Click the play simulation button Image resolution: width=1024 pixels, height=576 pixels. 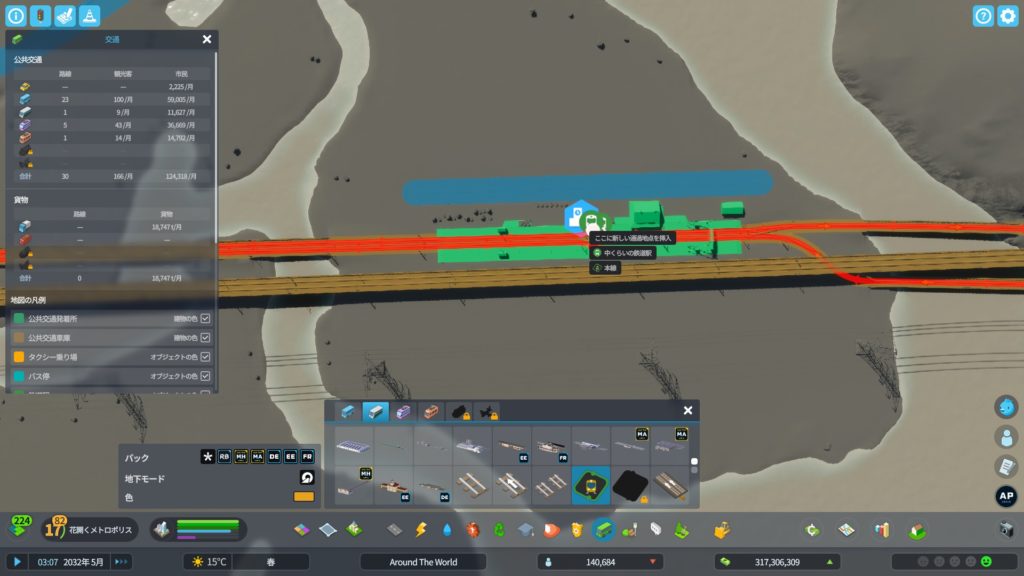click(17, 562)
